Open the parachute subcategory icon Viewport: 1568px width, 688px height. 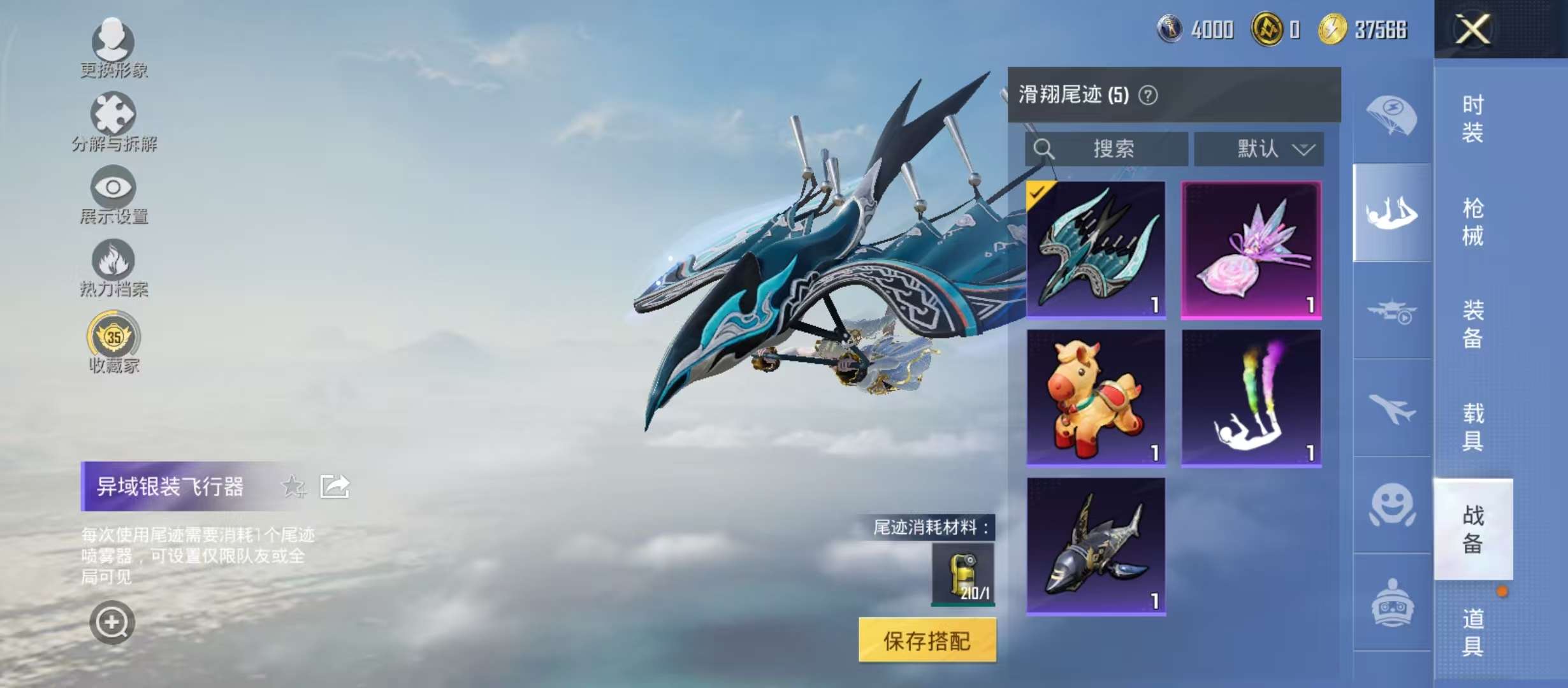point(1391,115)
